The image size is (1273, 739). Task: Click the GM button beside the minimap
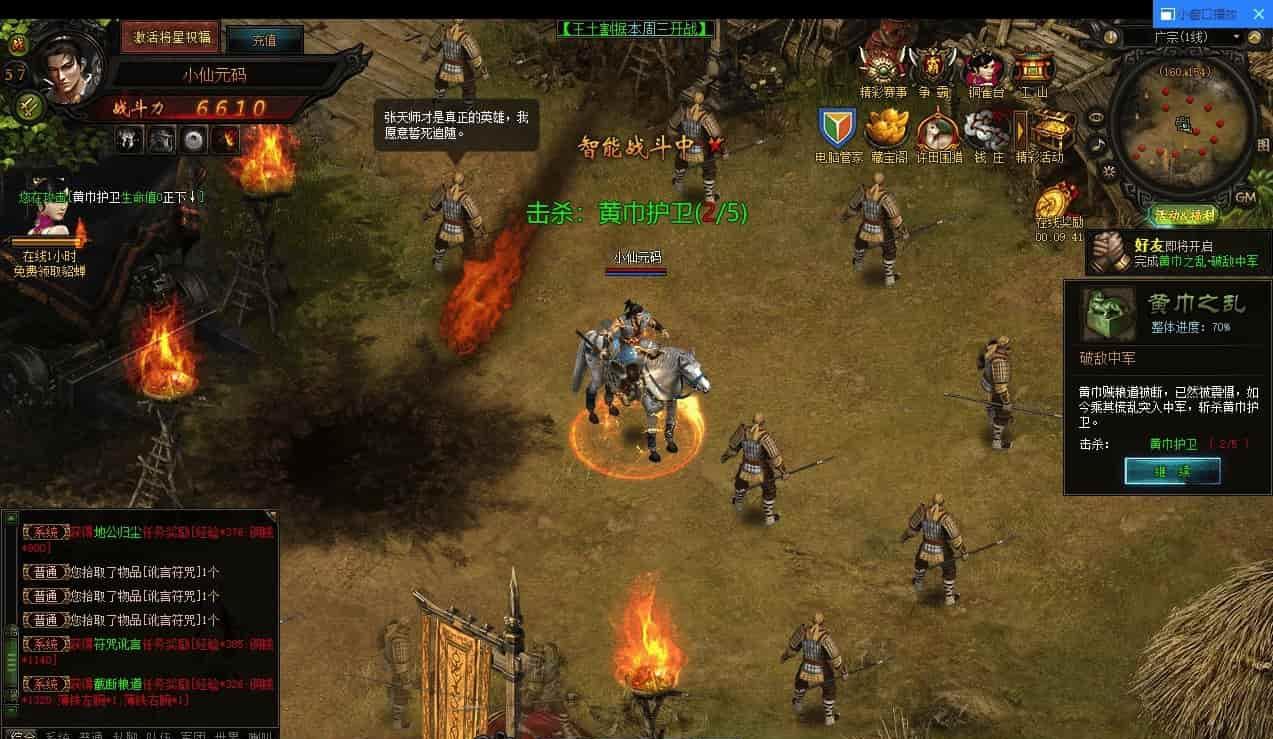tap(1245, 196)
